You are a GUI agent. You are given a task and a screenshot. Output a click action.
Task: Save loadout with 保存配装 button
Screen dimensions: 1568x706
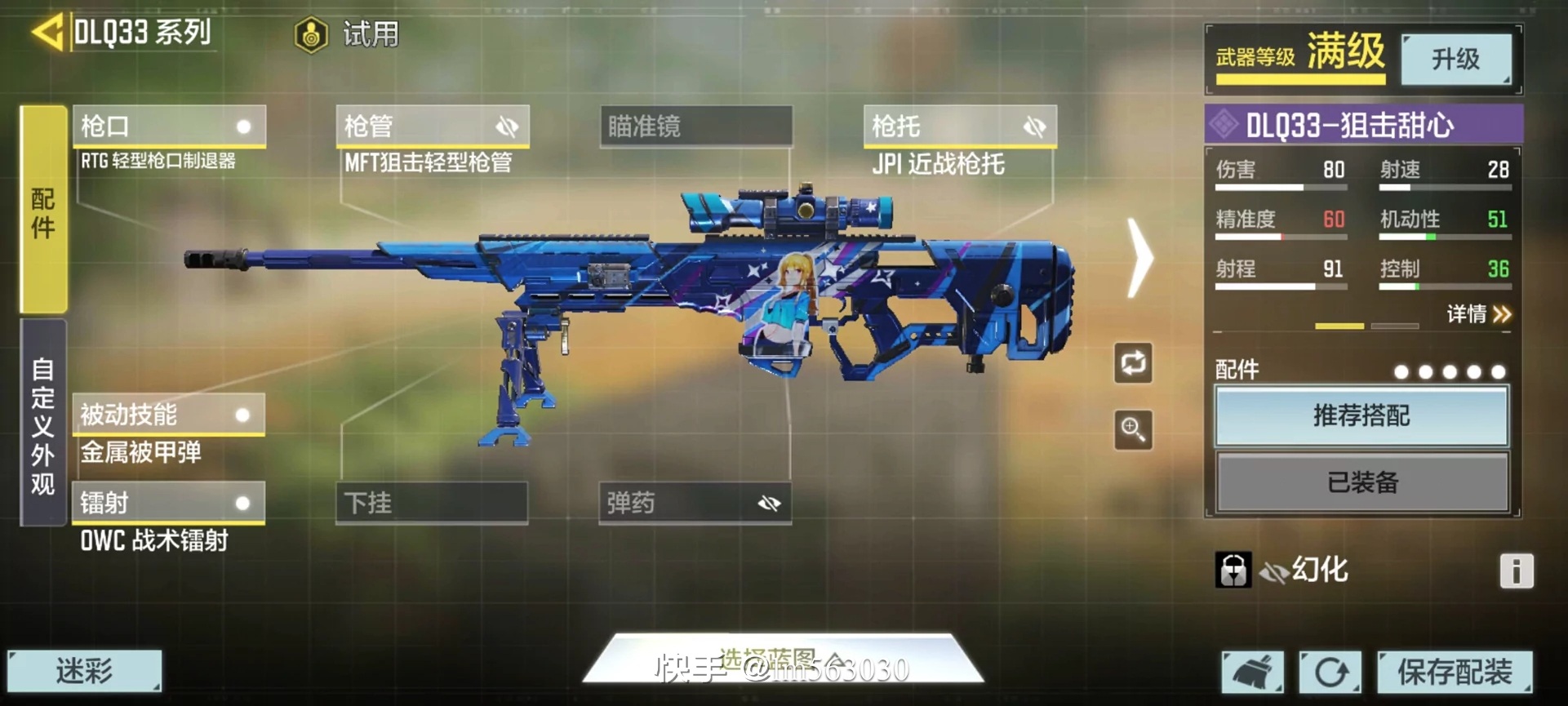[1454, 673]
